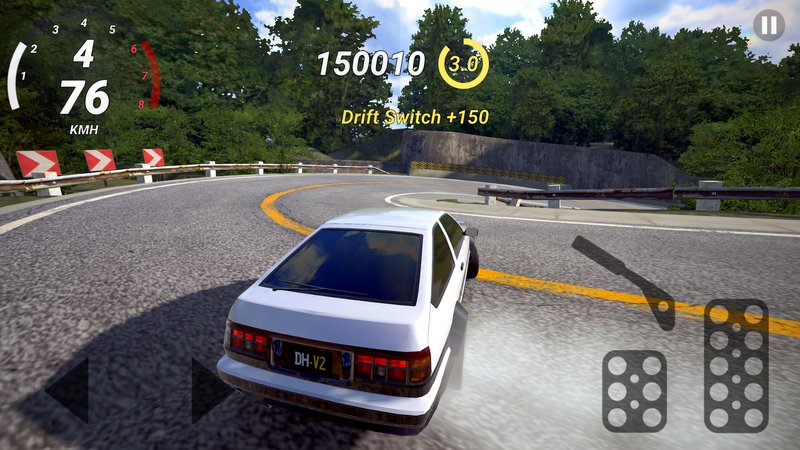This screenshot has height=450, width=800.
Task: Hit the tall gas pedal
Action: (736, 365)
